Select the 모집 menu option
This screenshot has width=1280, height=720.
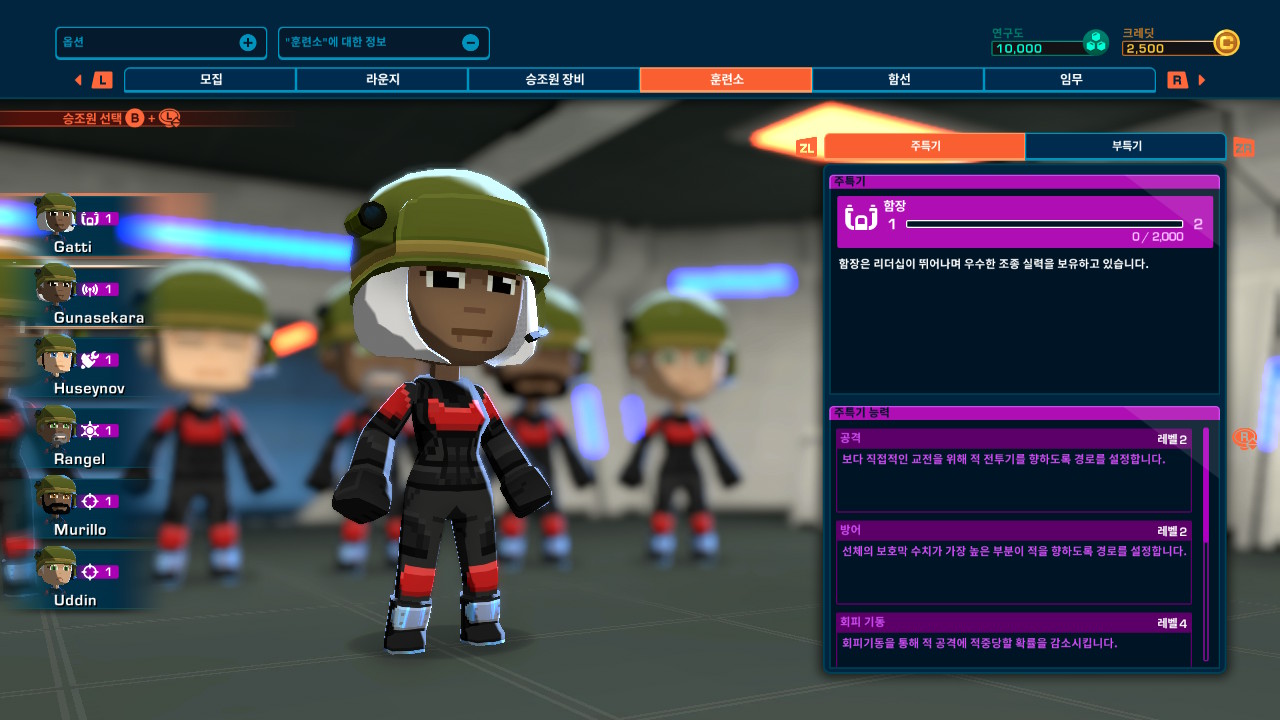coord(209,79)
